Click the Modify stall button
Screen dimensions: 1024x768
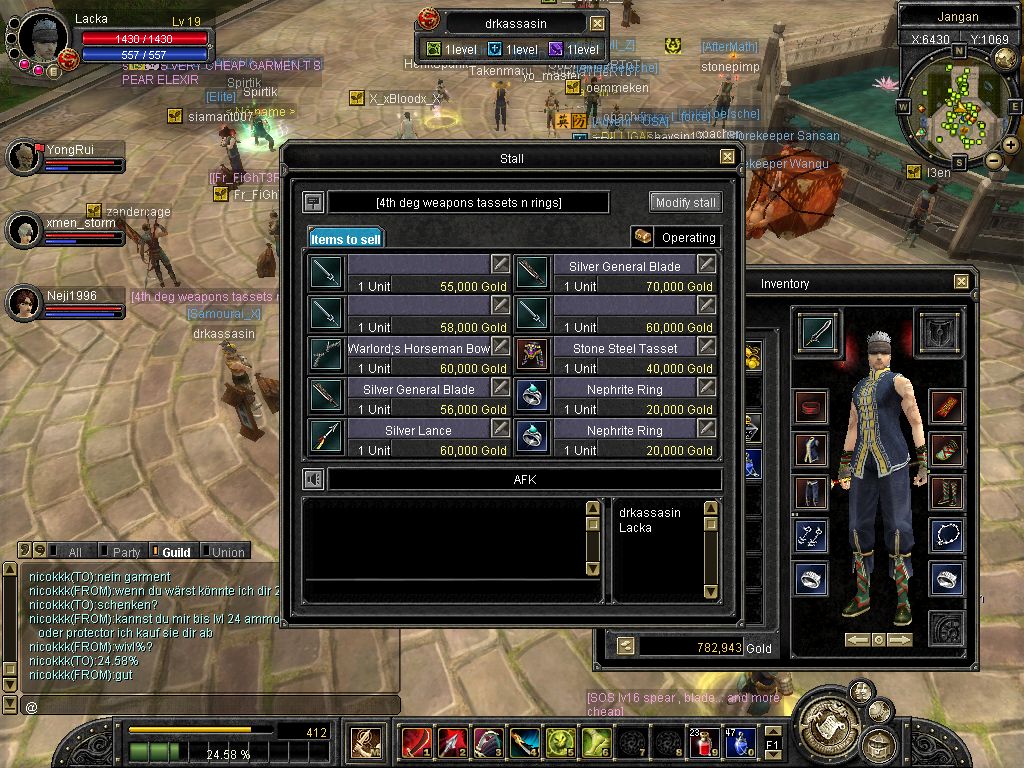coord(685,202)
